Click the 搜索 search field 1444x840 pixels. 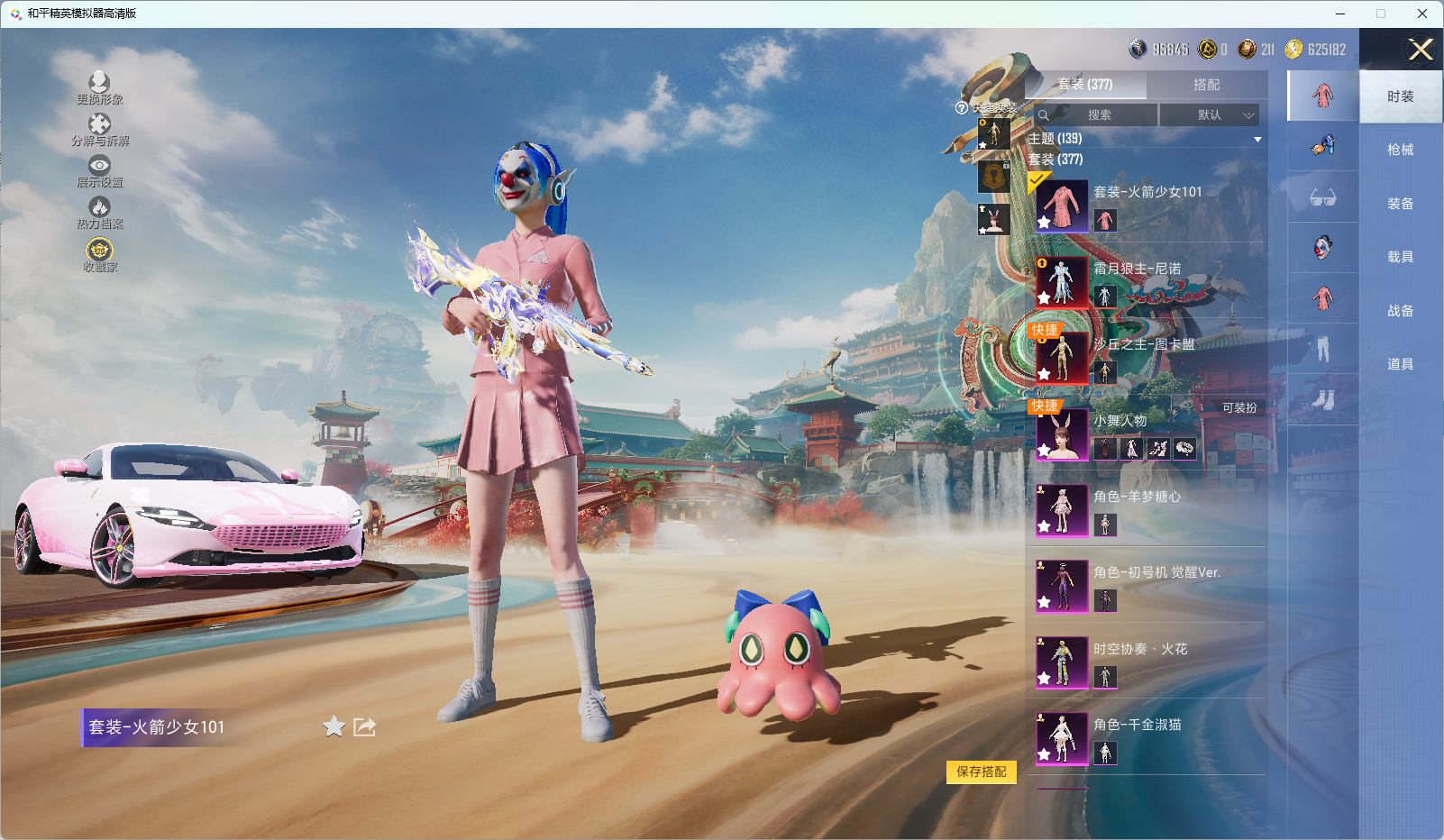pos(1099,115)
